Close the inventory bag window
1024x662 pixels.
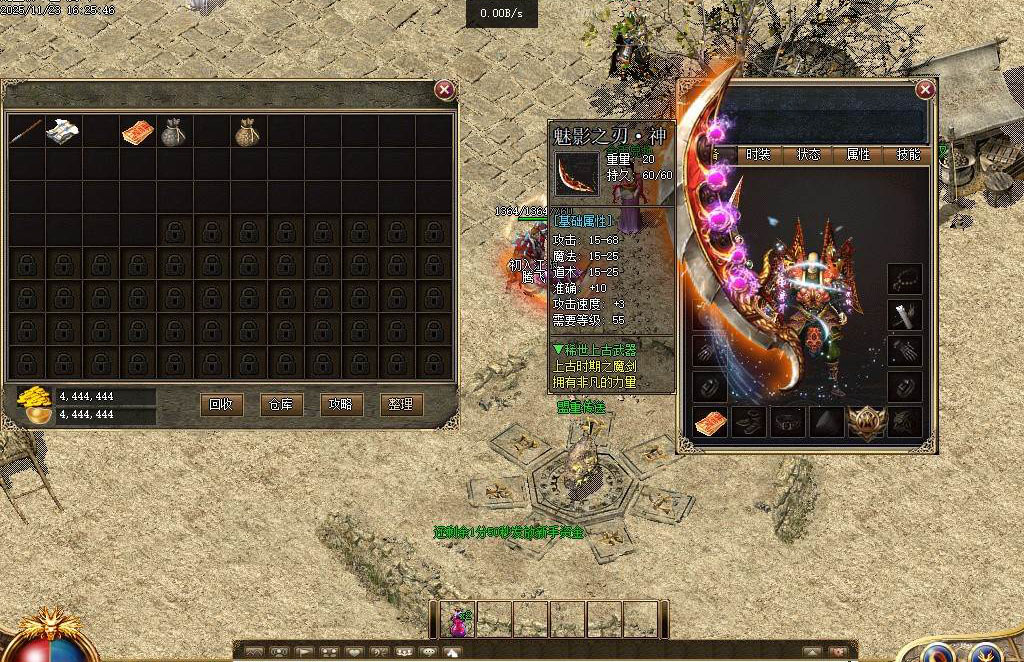445,90
